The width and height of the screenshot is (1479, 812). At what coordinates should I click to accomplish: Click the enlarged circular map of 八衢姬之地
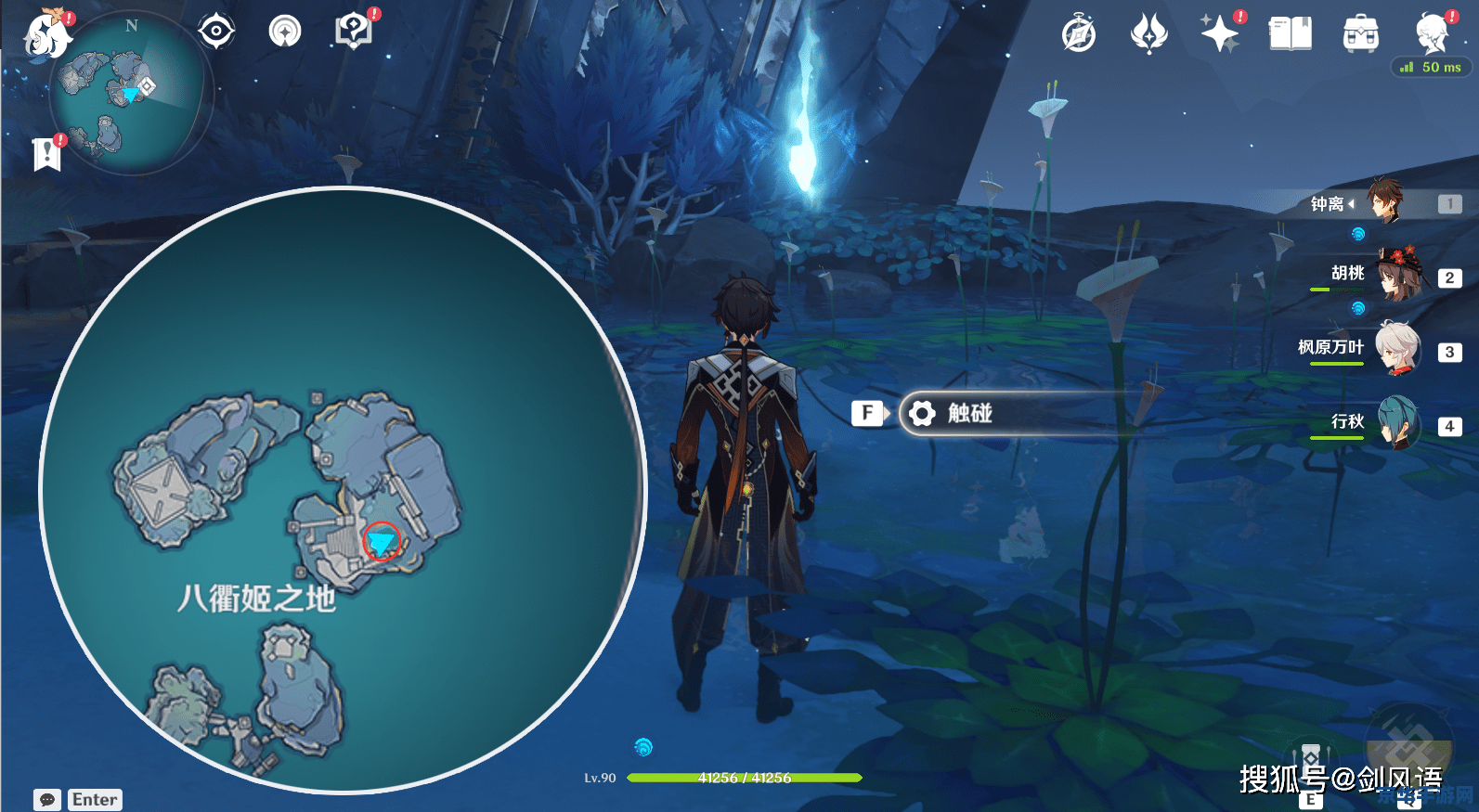pyautogui.click(x=342, y=490)
